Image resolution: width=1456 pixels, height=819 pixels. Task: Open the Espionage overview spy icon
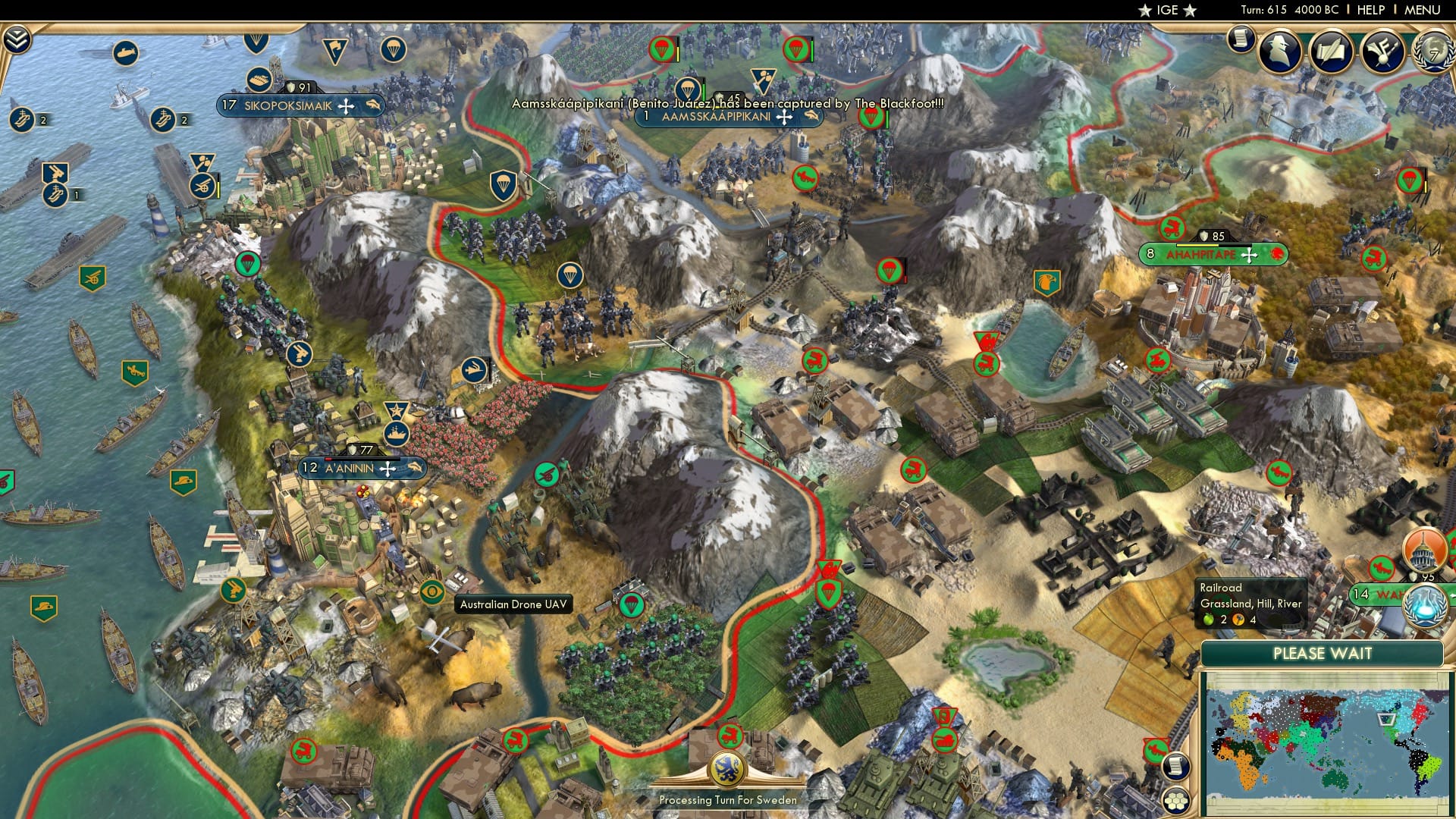[1279, 52]
